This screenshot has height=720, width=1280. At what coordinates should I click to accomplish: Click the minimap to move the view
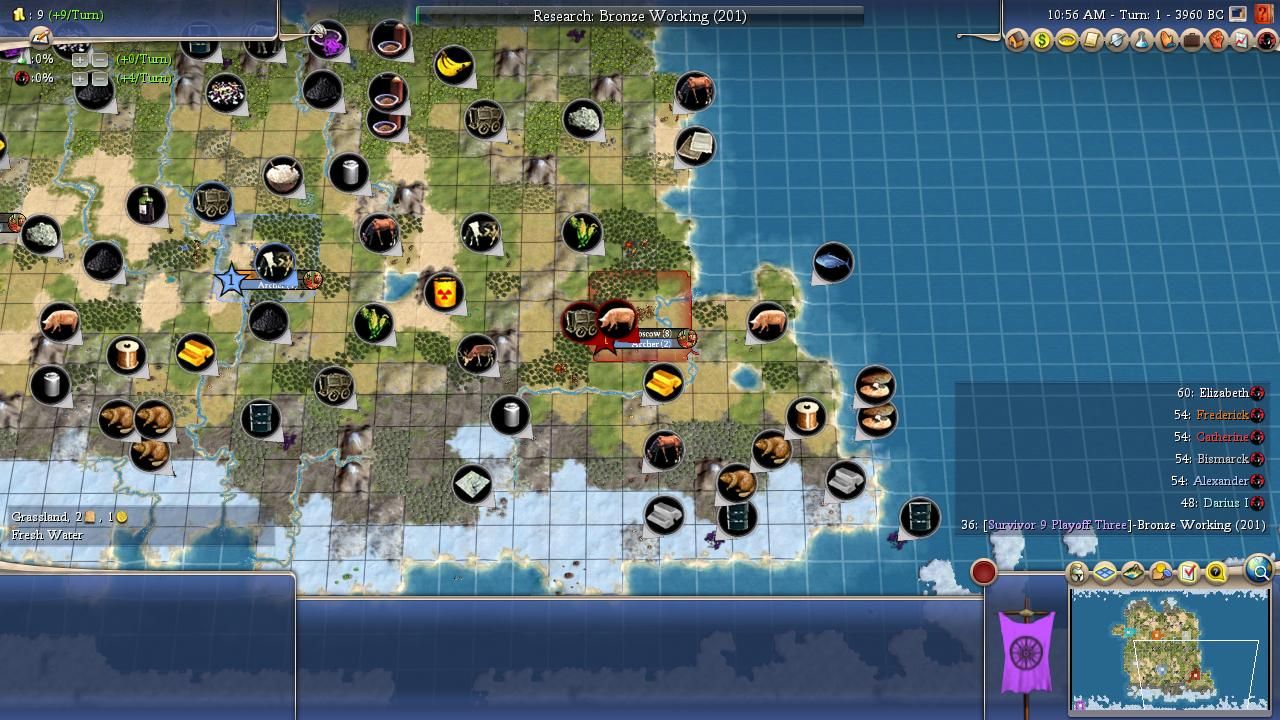(1169, 648)
